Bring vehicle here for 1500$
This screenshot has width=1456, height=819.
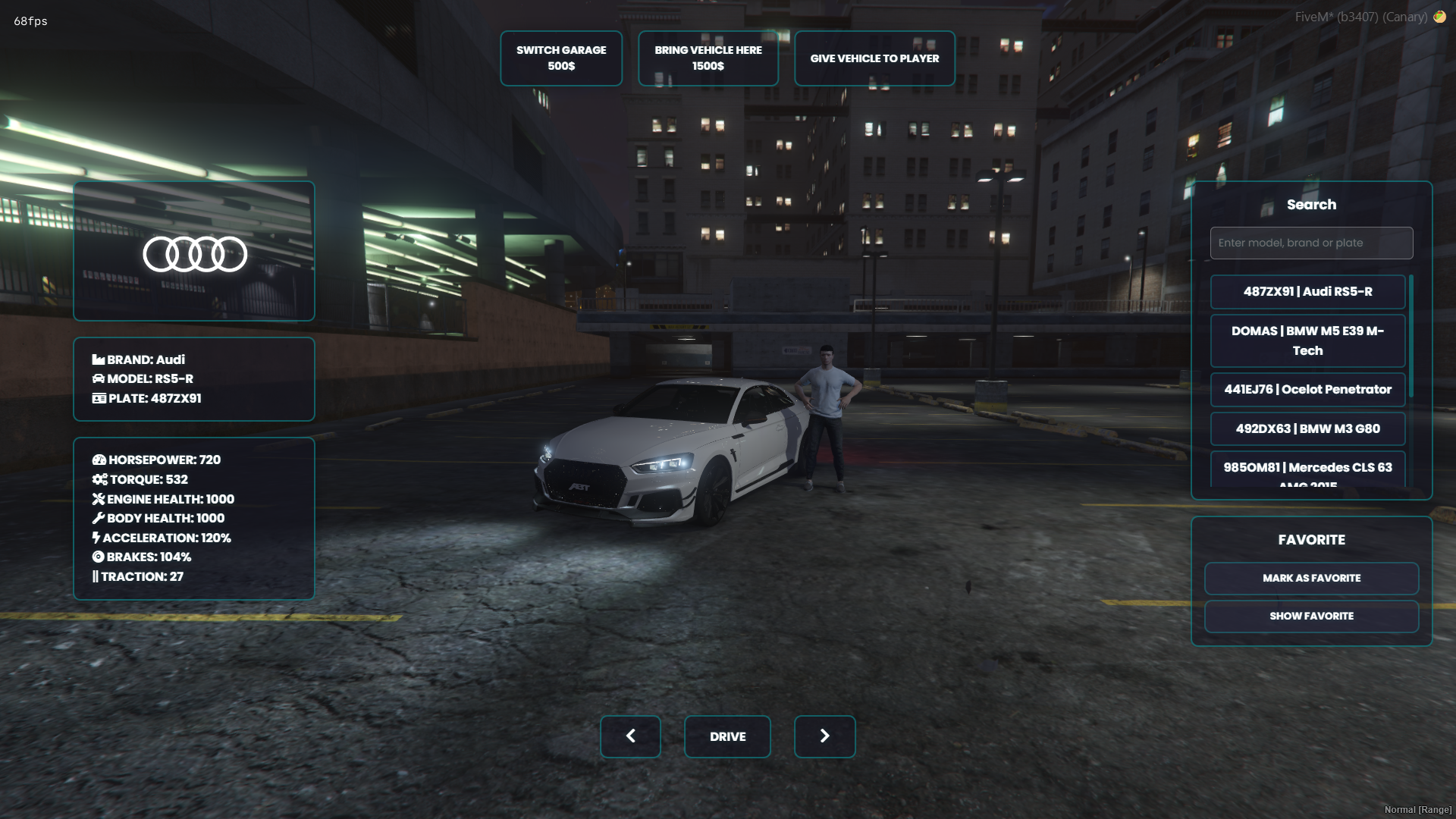[708, 58]
